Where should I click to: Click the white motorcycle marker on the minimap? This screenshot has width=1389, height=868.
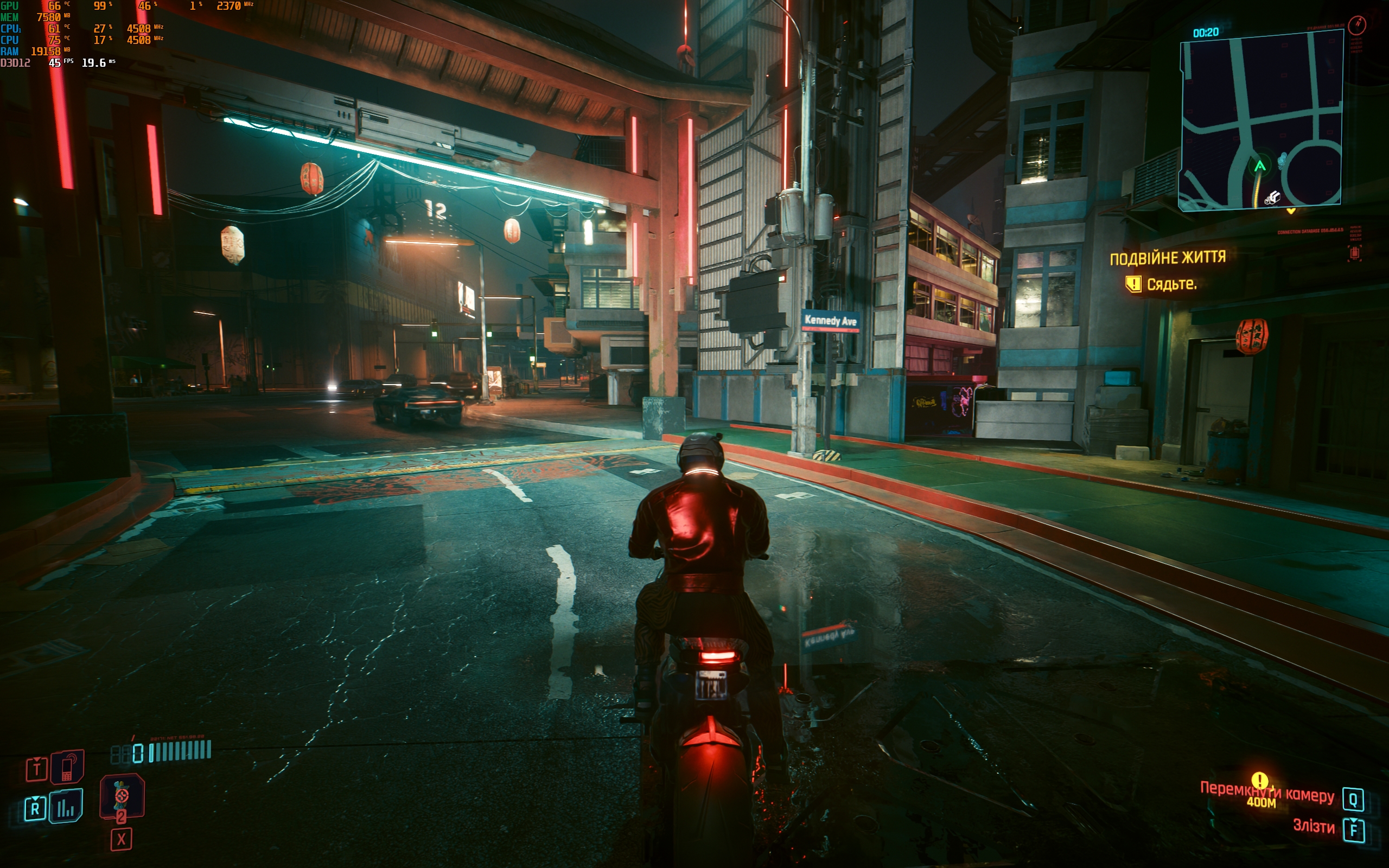[1272, 198]
